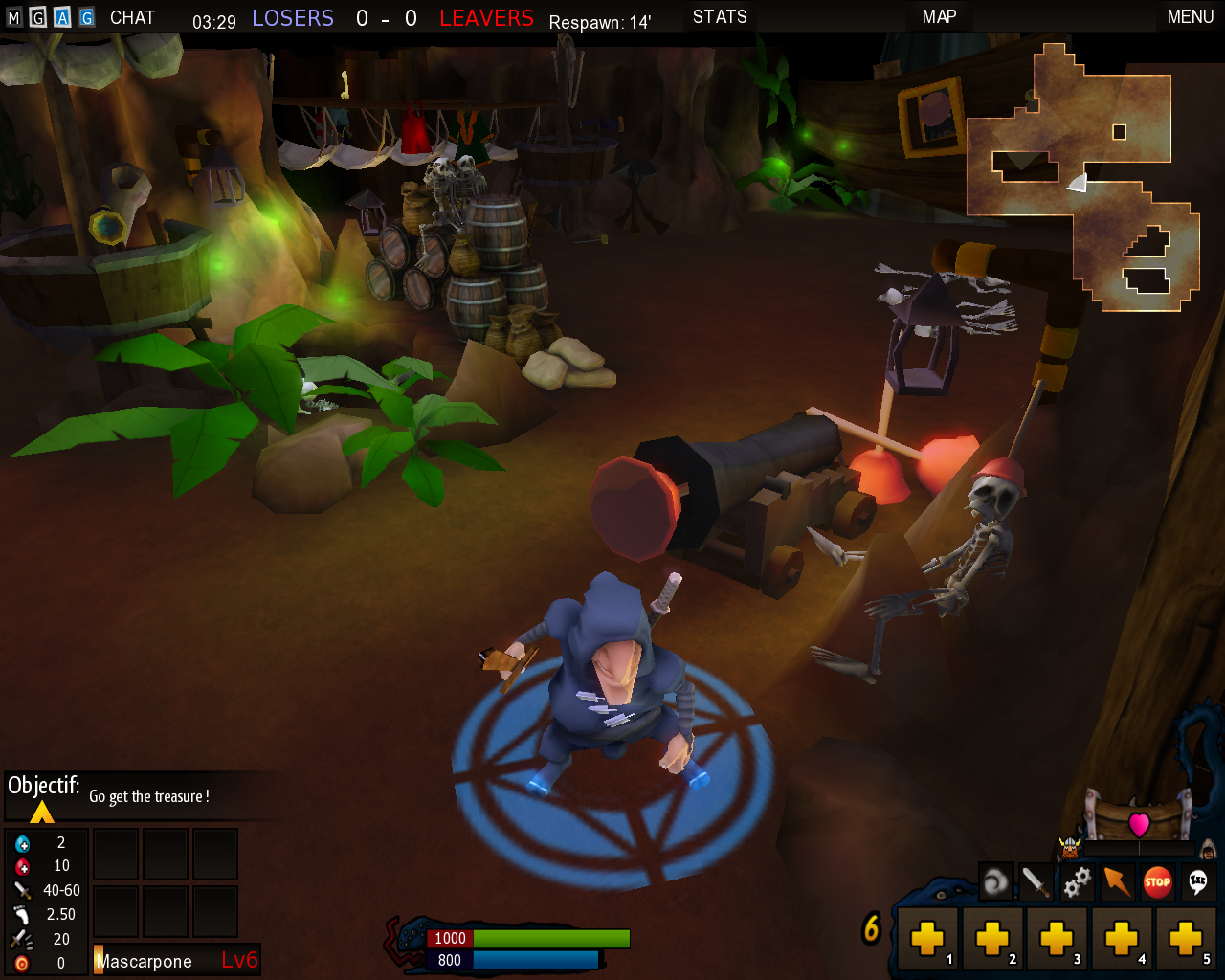Click the Zzz speech bubble icon
1225x980 pixels.
coord(1197,881)
